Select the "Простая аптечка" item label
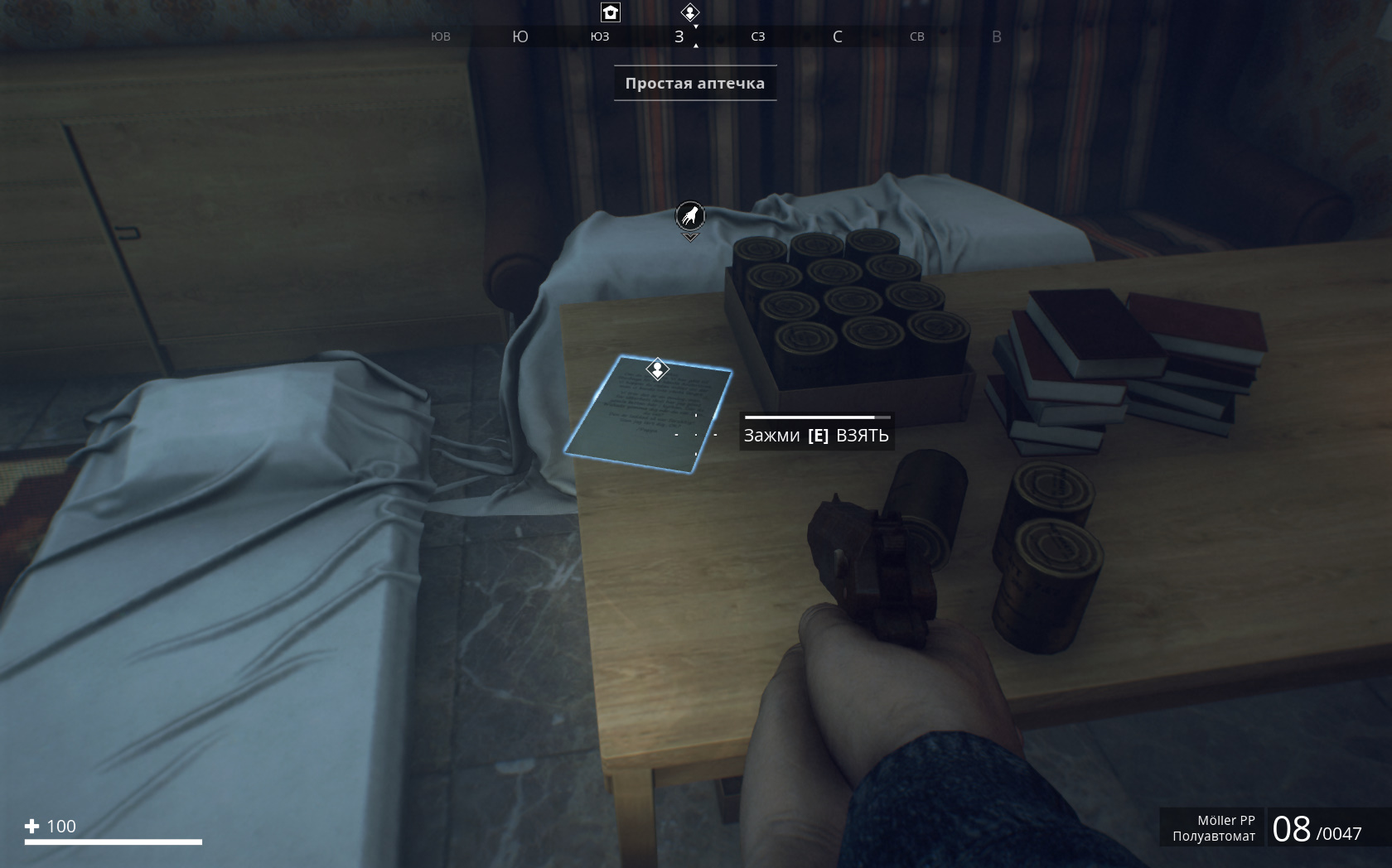 point(694,83)
